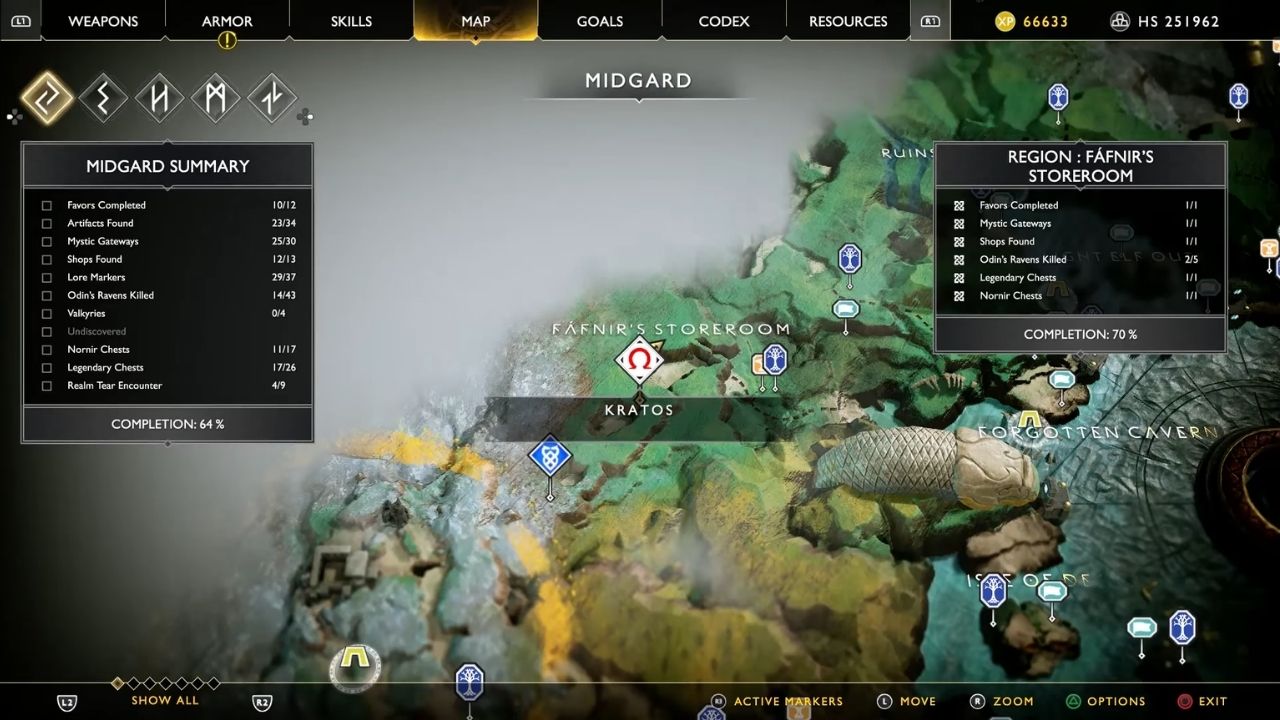Image resolution: width=1280 pixels, height=720 pixels.
Task: Toggle Odin's Ravens Killed in Midgard Summary
Action: (x=47, y=296)
